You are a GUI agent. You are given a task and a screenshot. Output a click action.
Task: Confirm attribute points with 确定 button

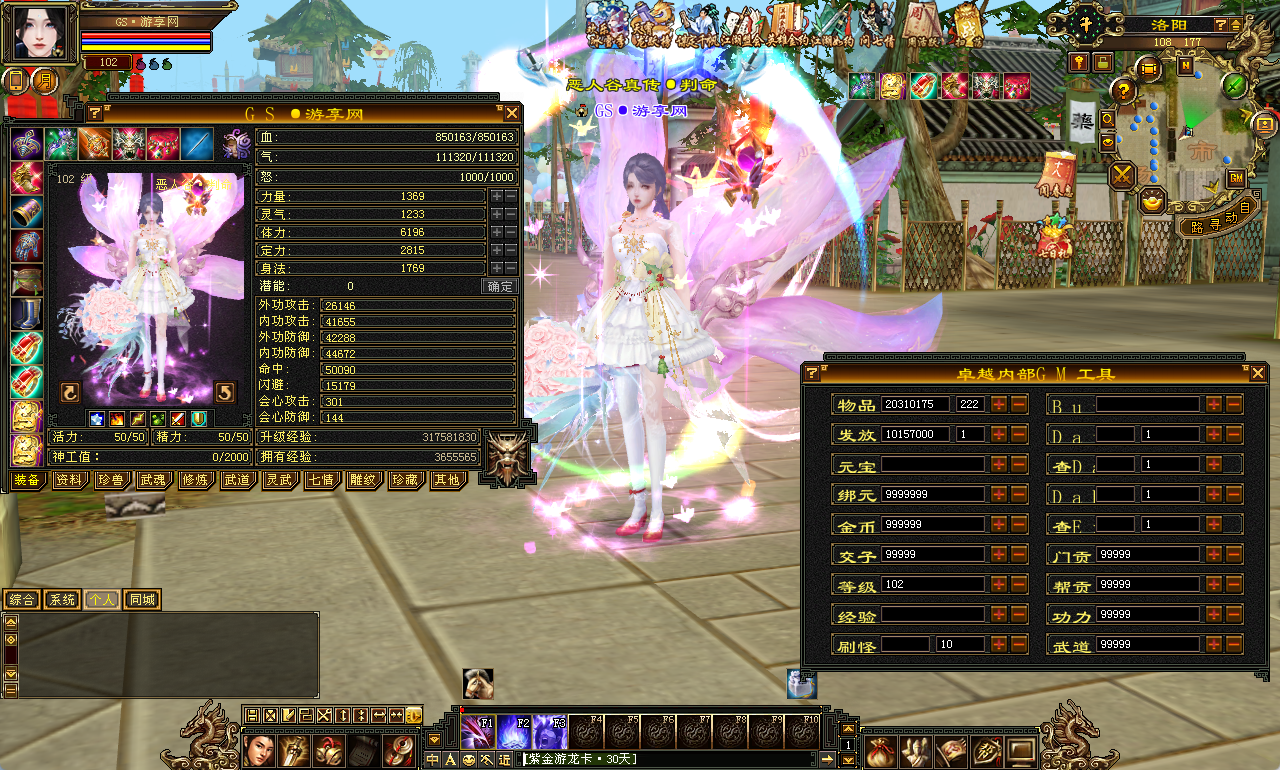click(x=499, y=287)
